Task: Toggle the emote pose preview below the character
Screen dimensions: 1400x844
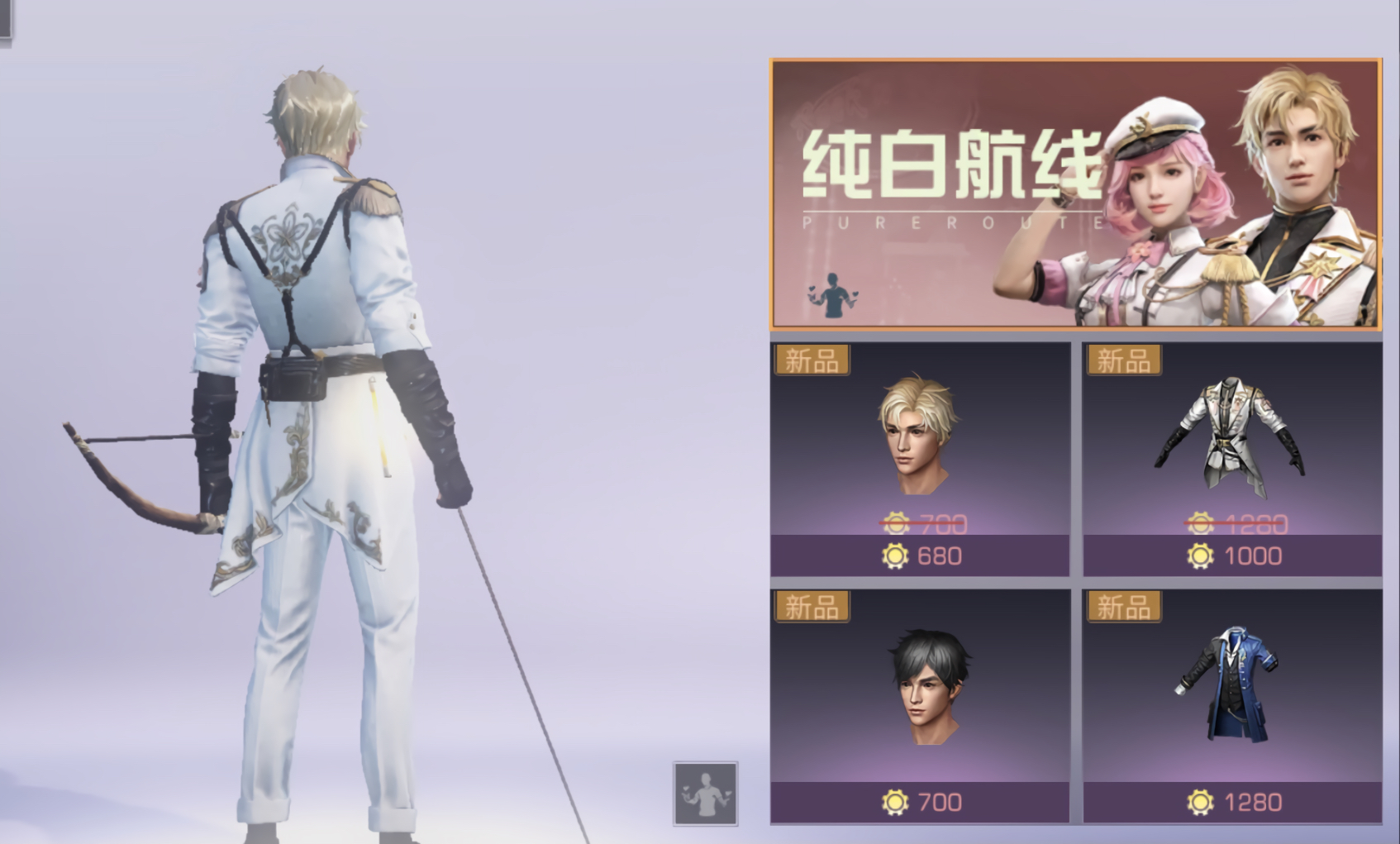Action: pyautogui.click(x=707, y=794)
